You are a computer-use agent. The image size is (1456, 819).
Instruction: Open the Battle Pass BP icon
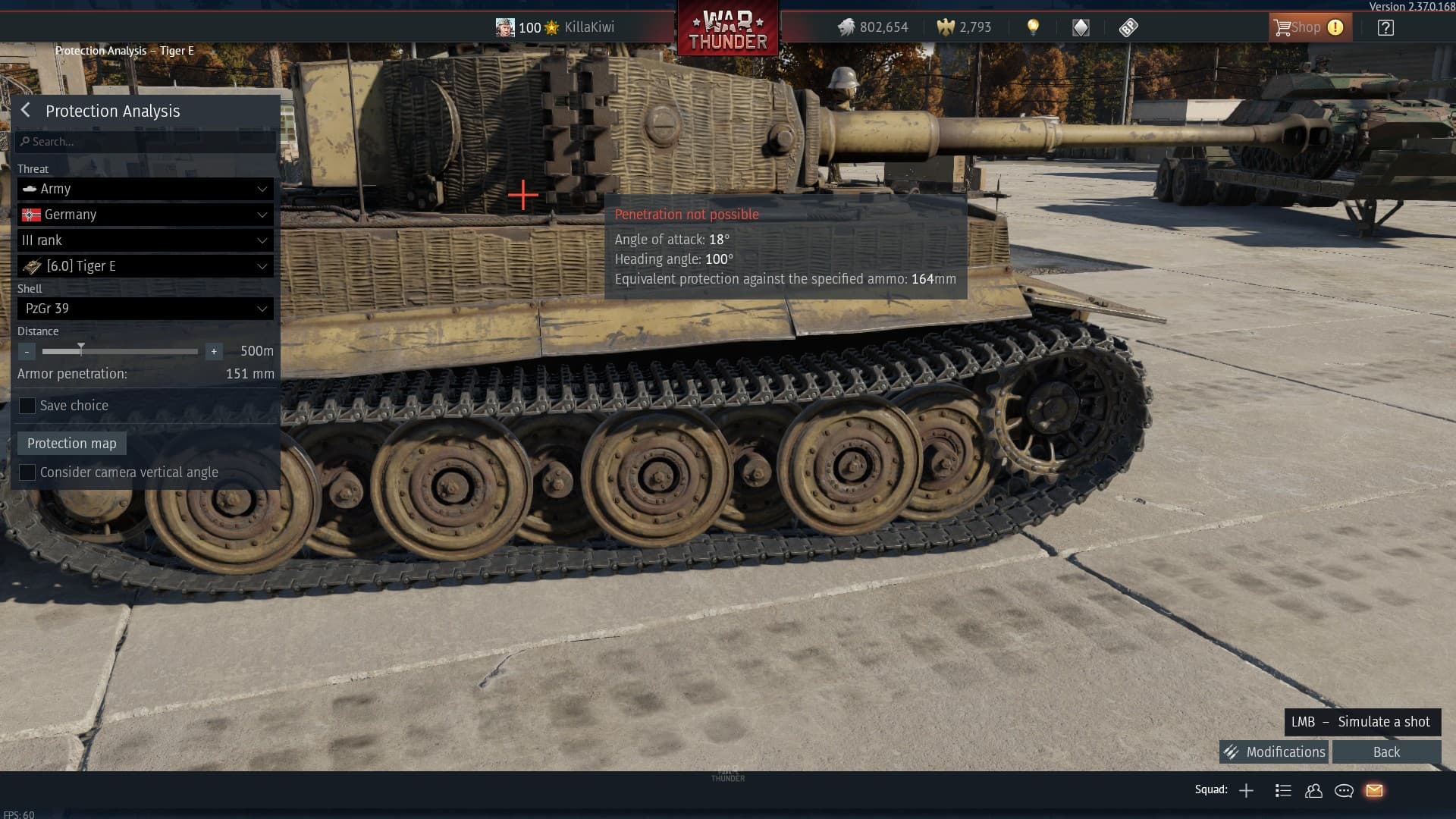[1128, 27]
